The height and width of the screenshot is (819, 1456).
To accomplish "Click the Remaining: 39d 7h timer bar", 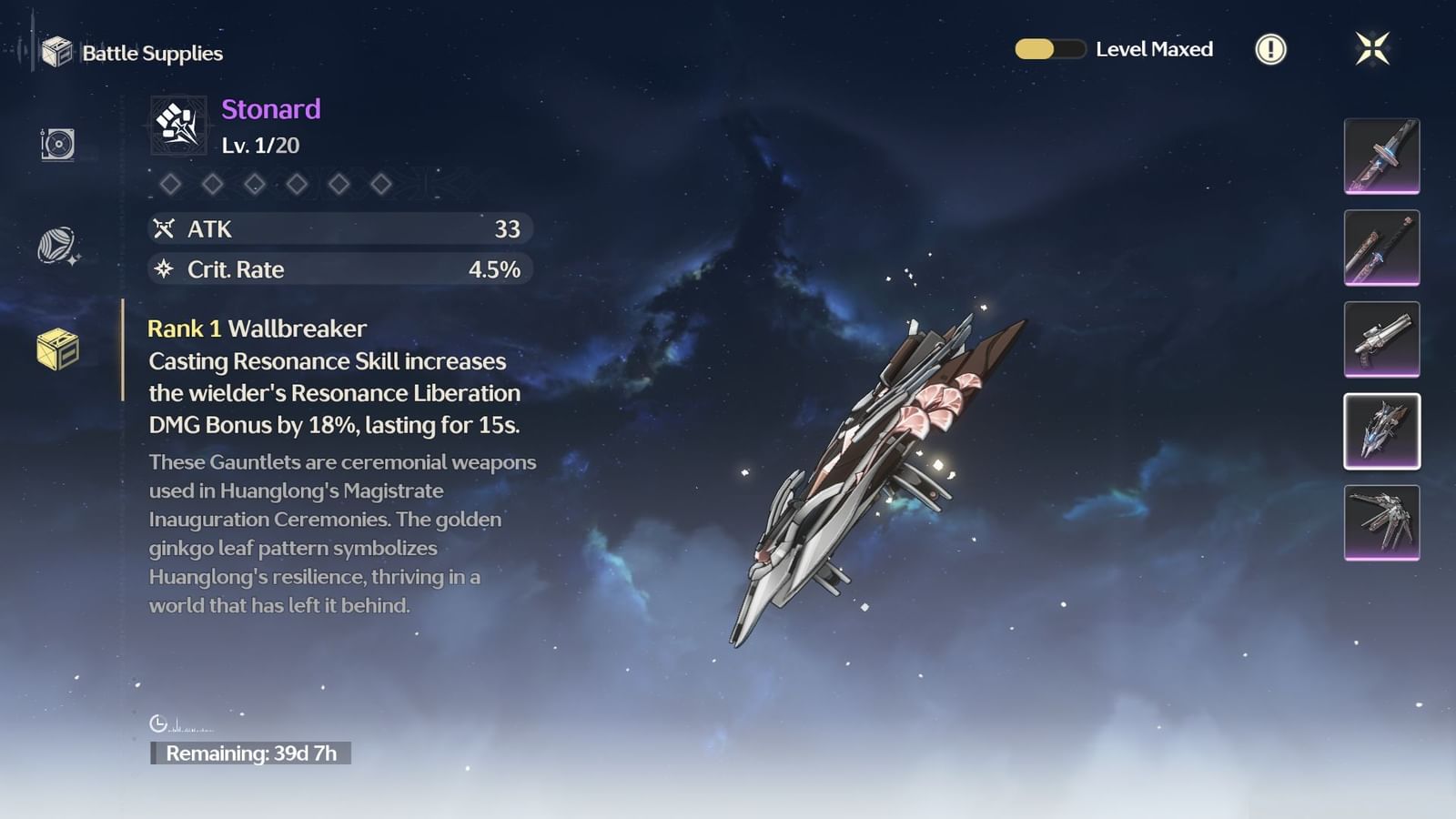I will [x=252, y=753].
